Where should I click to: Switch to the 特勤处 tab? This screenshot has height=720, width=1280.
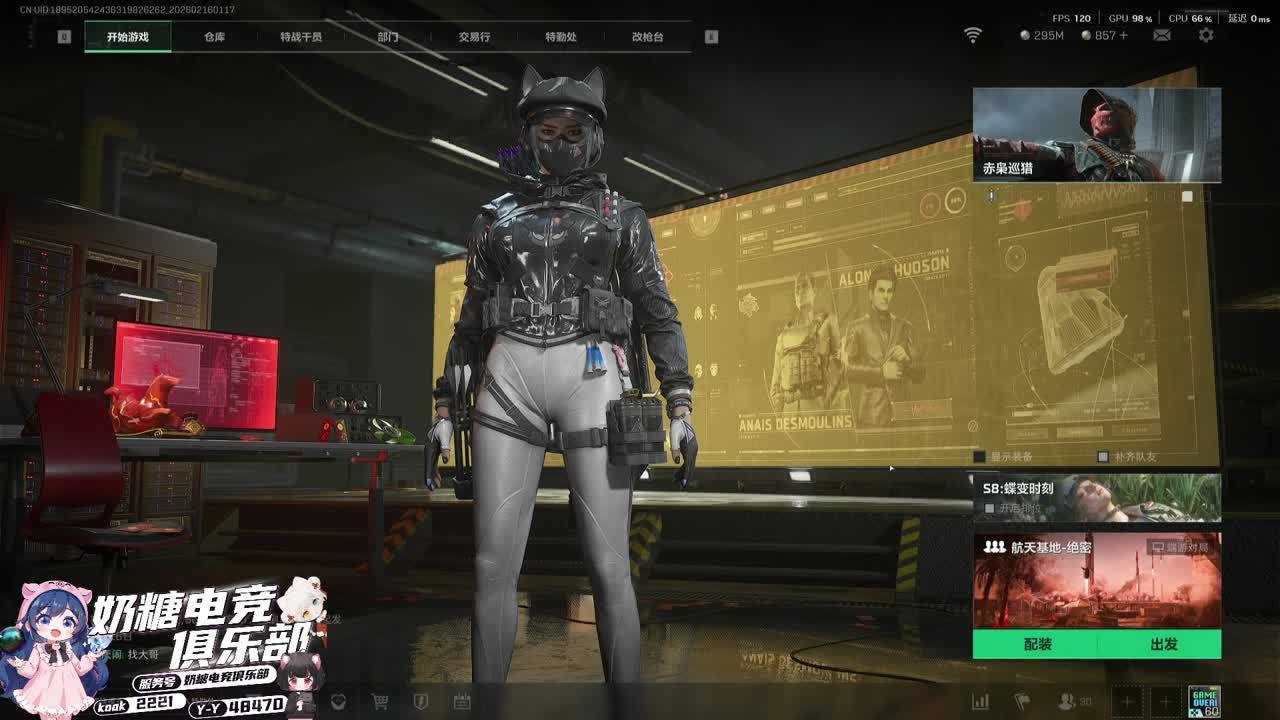[x=561, y=37]
